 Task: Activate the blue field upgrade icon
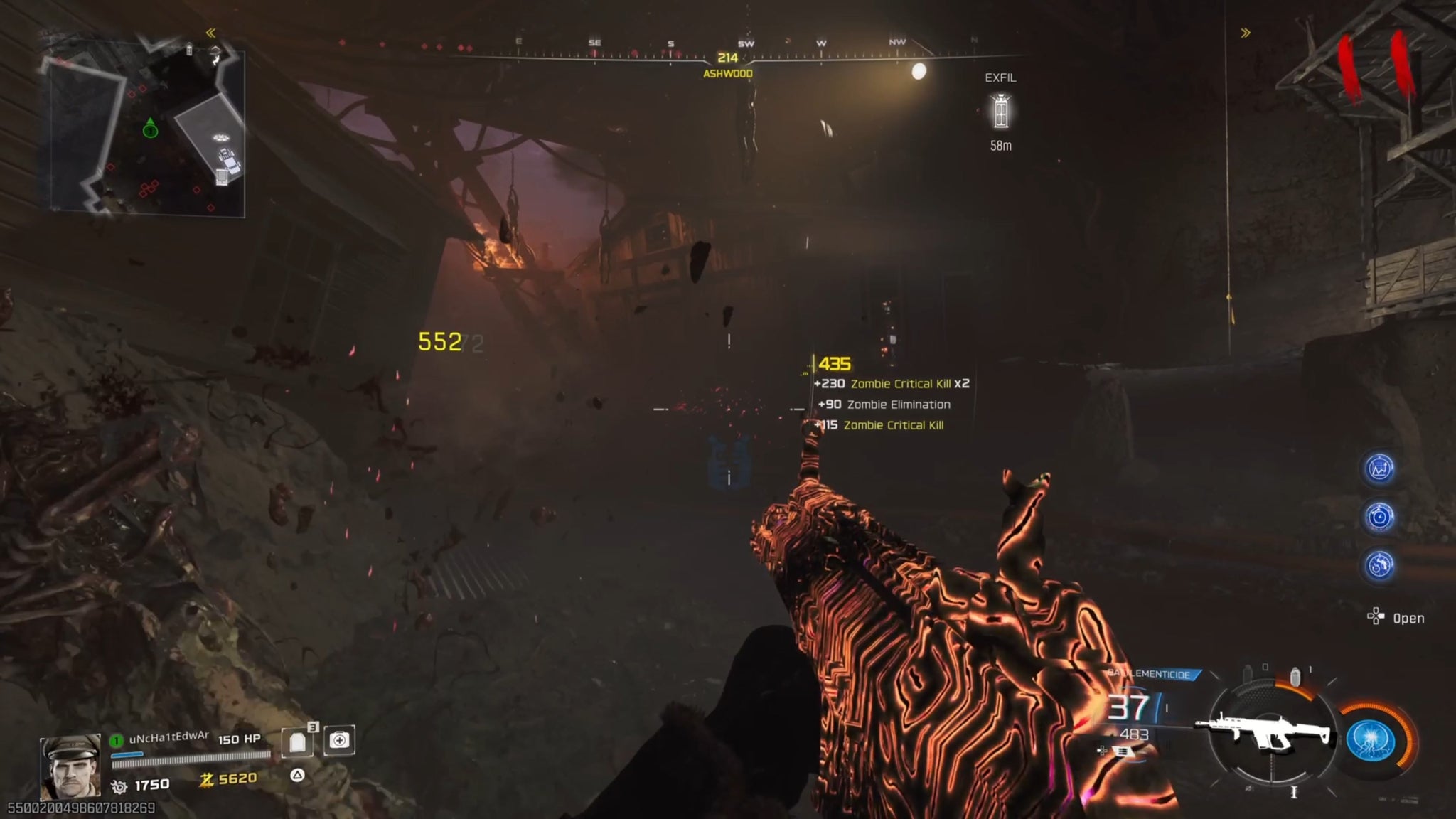(x=1371, y=741)
